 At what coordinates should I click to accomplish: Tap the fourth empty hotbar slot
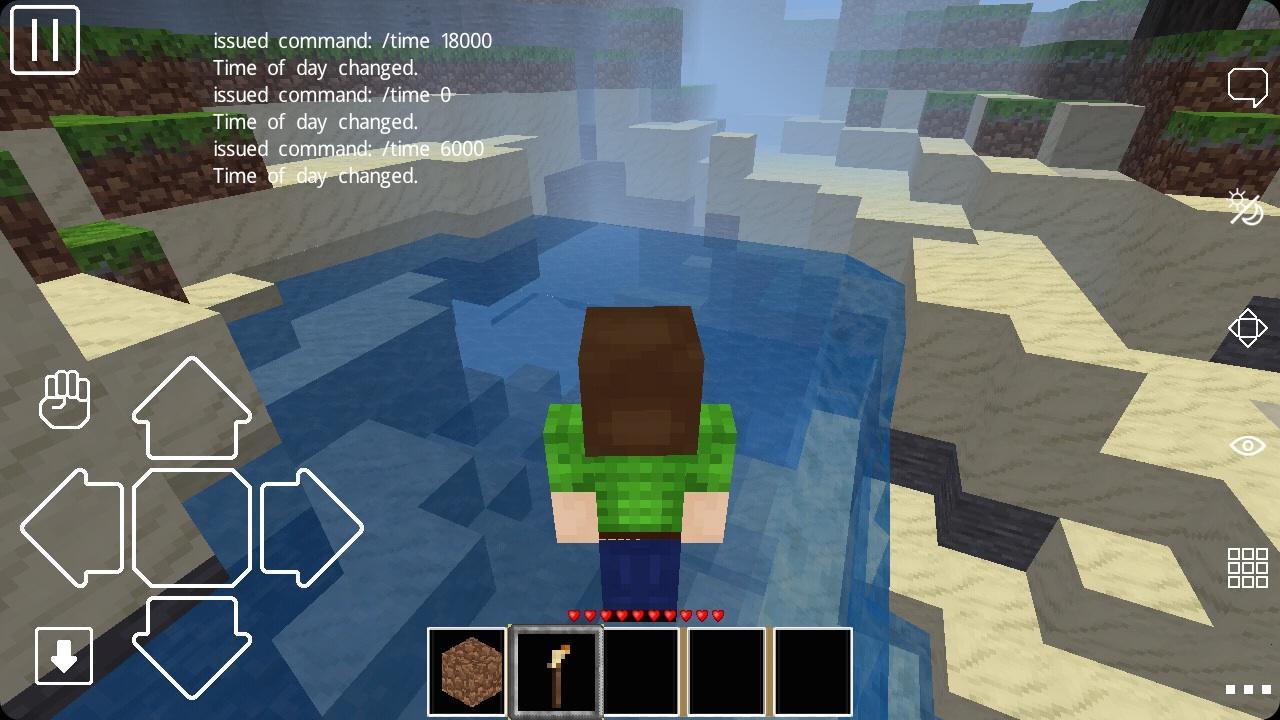[x=726, y=670]
